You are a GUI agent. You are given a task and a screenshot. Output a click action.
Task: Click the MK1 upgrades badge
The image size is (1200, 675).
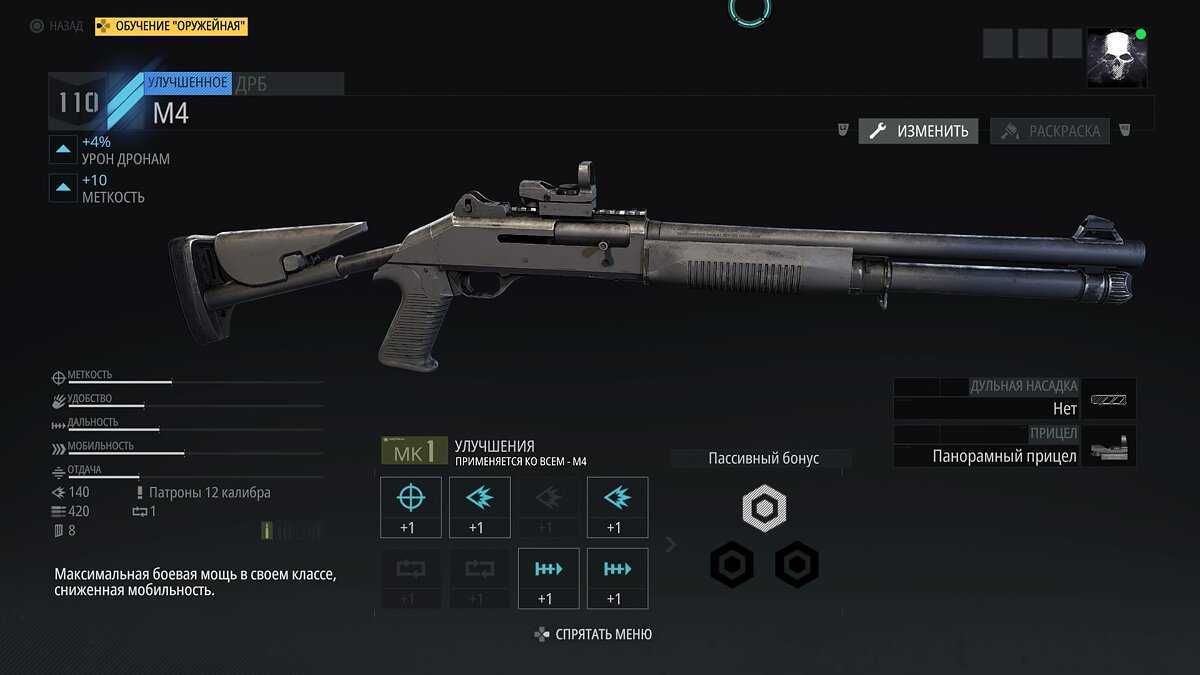pyautogui.click(x=414, y=451)
